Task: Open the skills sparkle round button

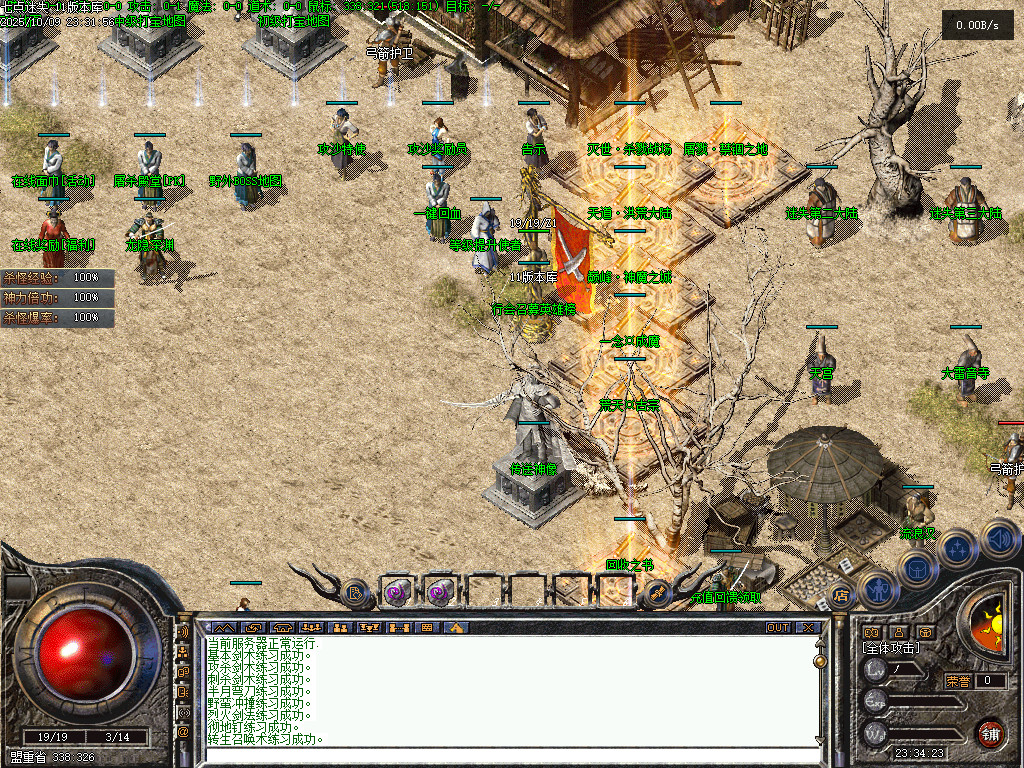Action: pos(958,548)
